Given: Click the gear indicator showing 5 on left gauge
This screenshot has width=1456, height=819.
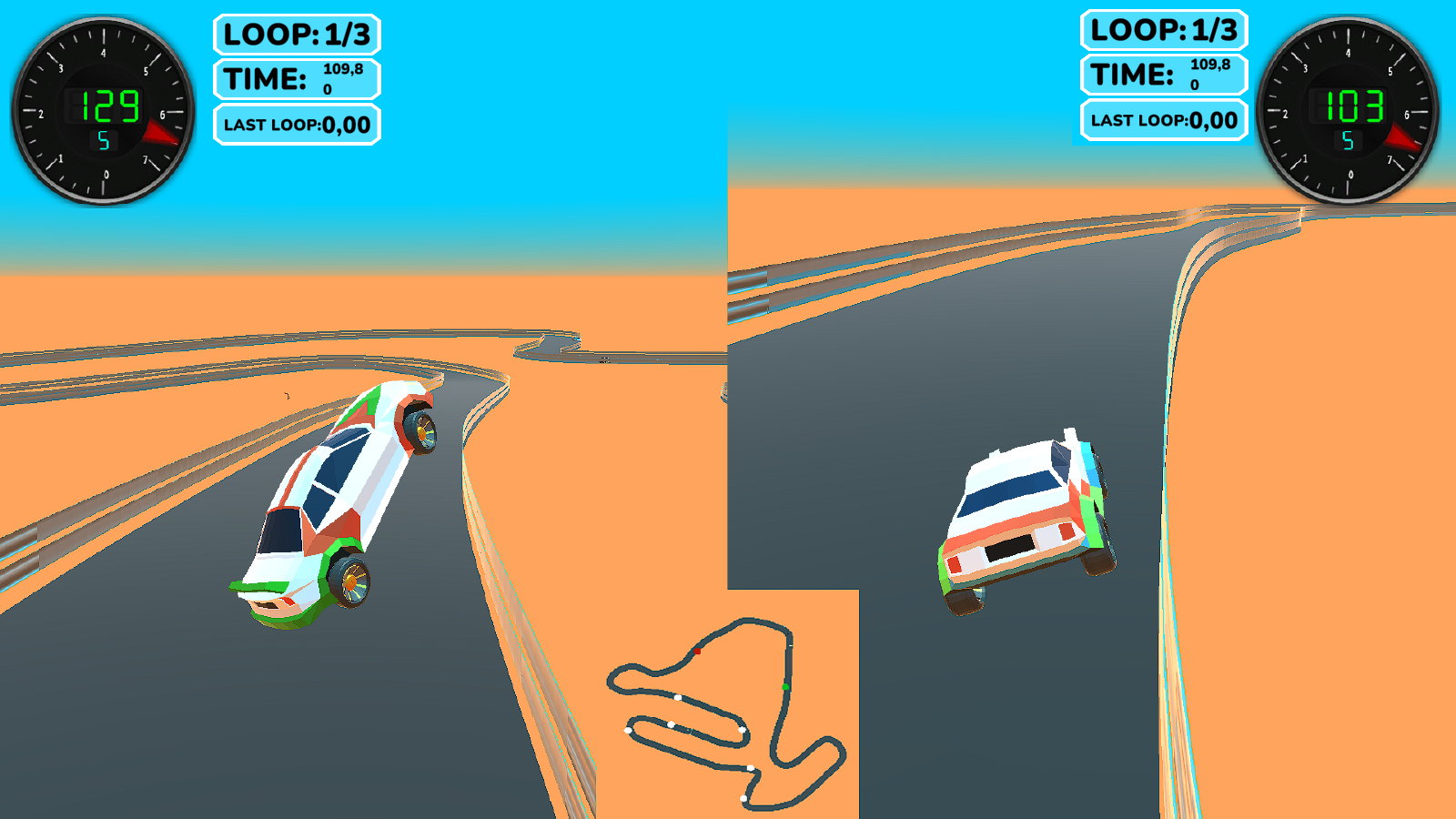Looking at the screenshot, I should tap(103, 140).
